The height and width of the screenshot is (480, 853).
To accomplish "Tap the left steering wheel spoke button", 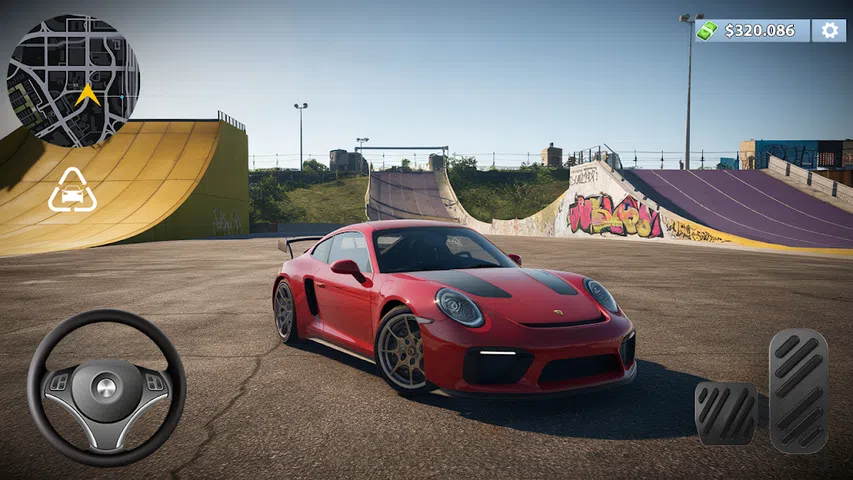I will pyautogui.click(x=60, y=382).
